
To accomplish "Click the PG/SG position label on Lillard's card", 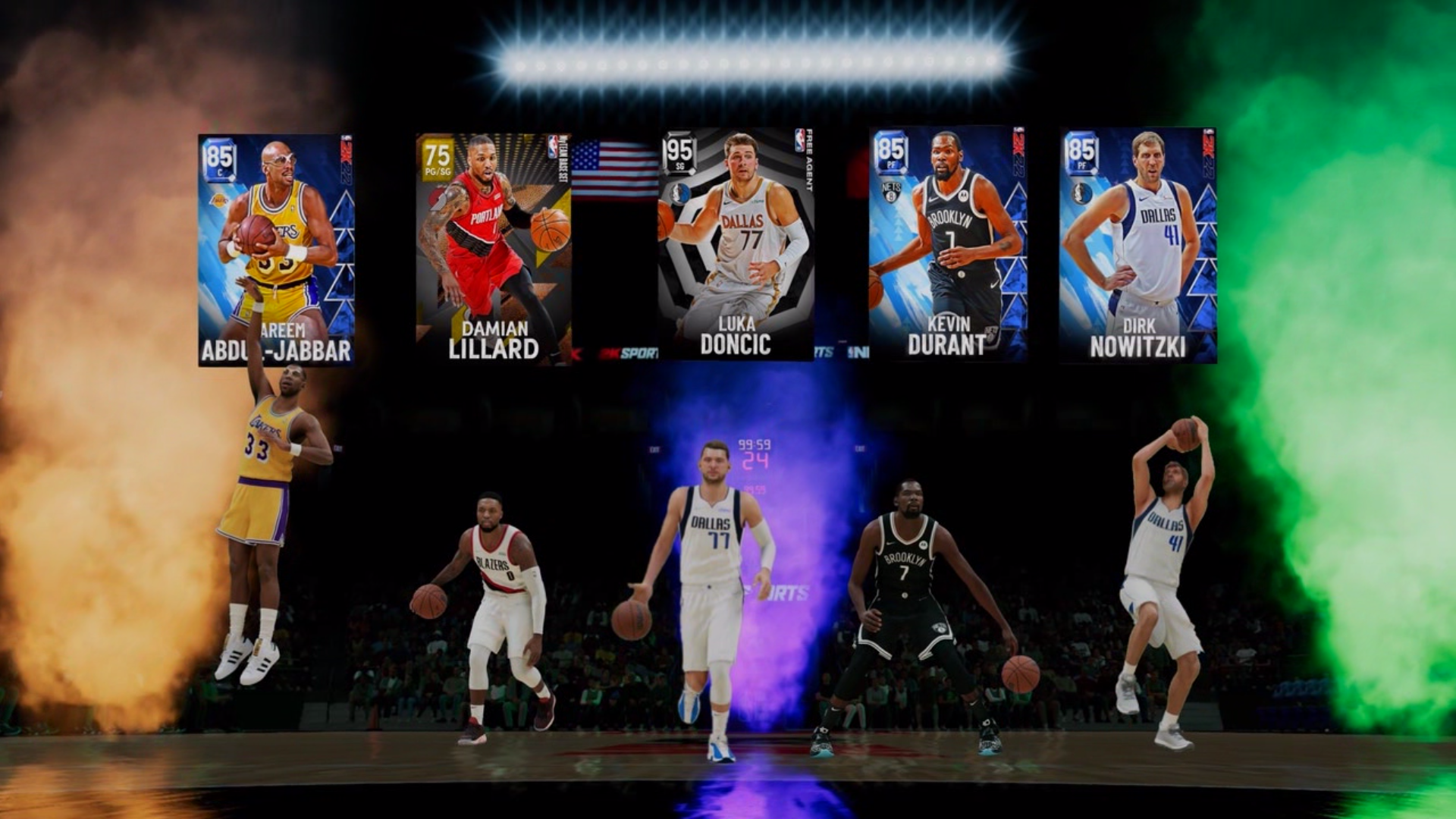I will pos(438,172).
